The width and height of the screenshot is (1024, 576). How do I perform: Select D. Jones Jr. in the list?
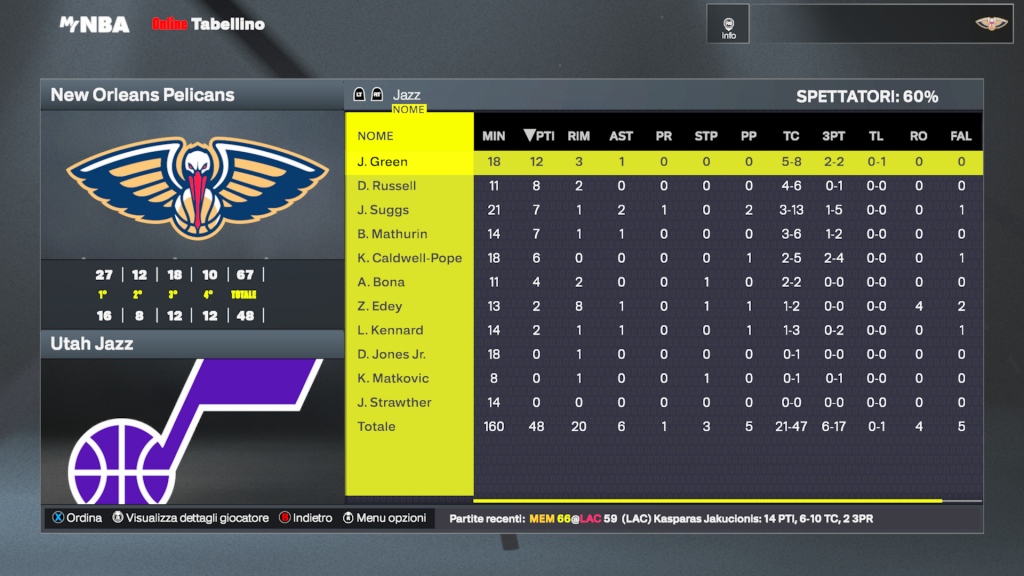tap(391, 354)
